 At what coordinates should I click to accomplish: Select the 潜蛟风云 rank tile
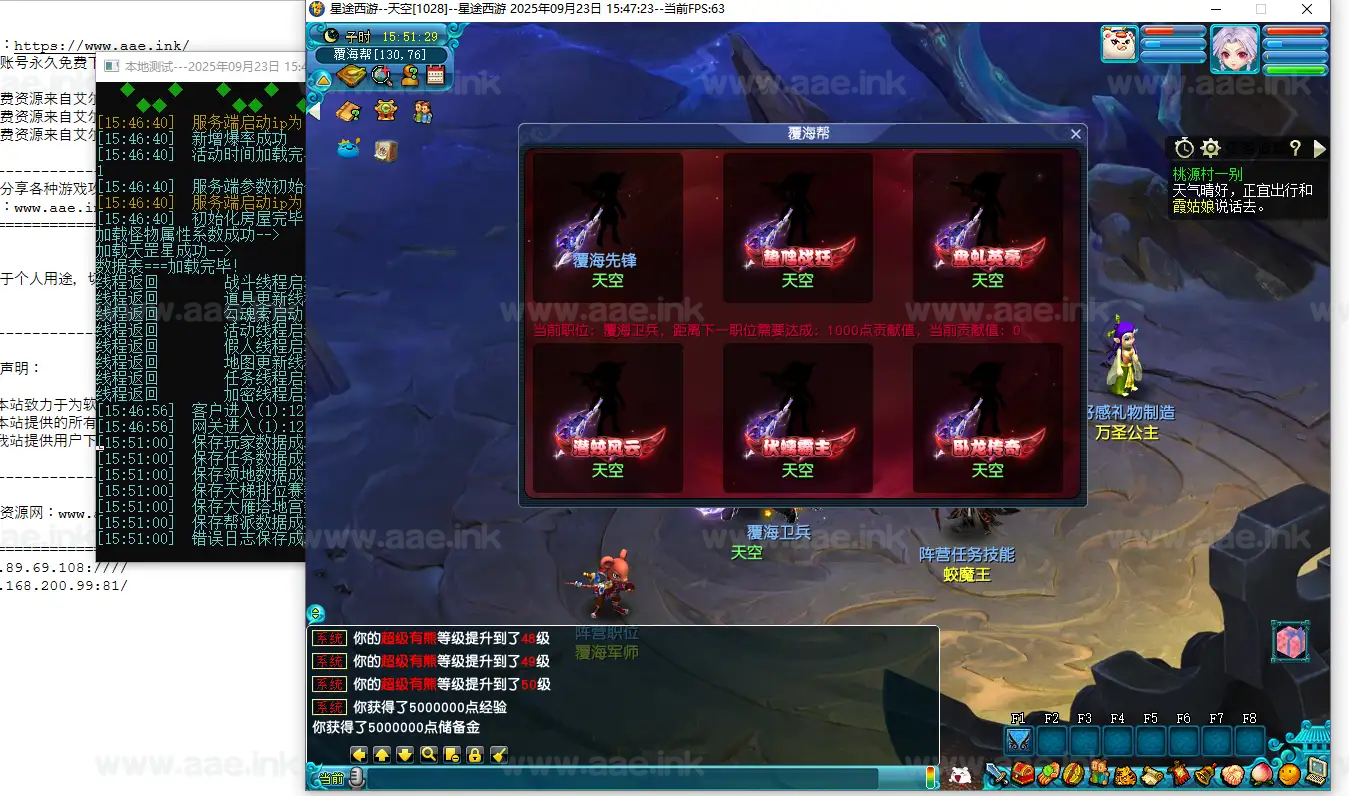point(607,418)
